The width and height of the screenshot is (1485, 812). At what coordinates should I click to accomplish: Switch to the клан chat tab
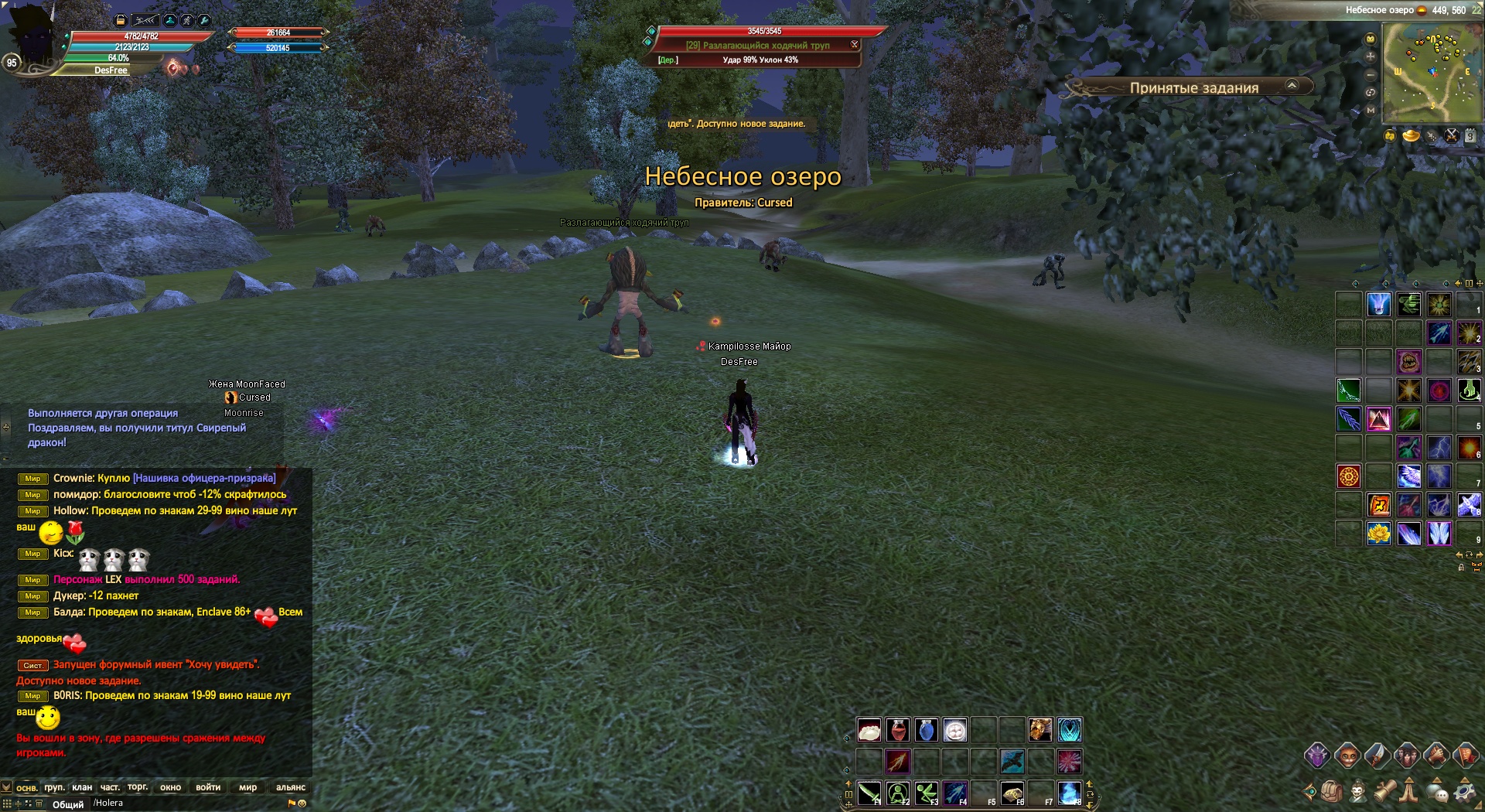pos(82,787)
